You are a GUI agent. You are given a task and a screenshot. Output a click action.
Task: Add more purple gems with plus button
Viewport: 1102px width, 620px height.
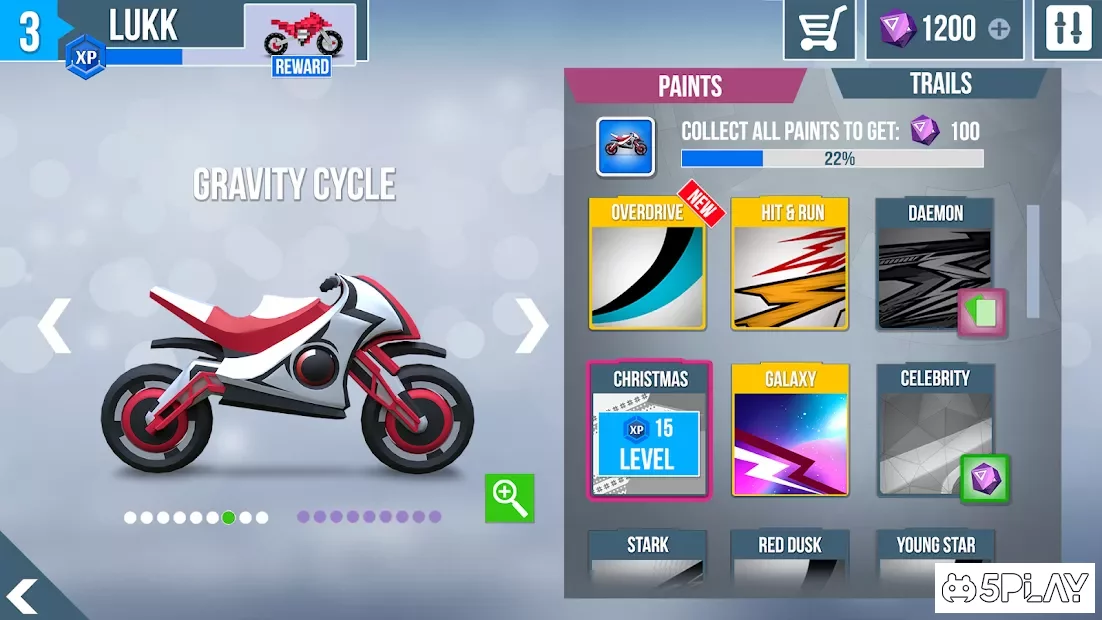tap(999, 29)
